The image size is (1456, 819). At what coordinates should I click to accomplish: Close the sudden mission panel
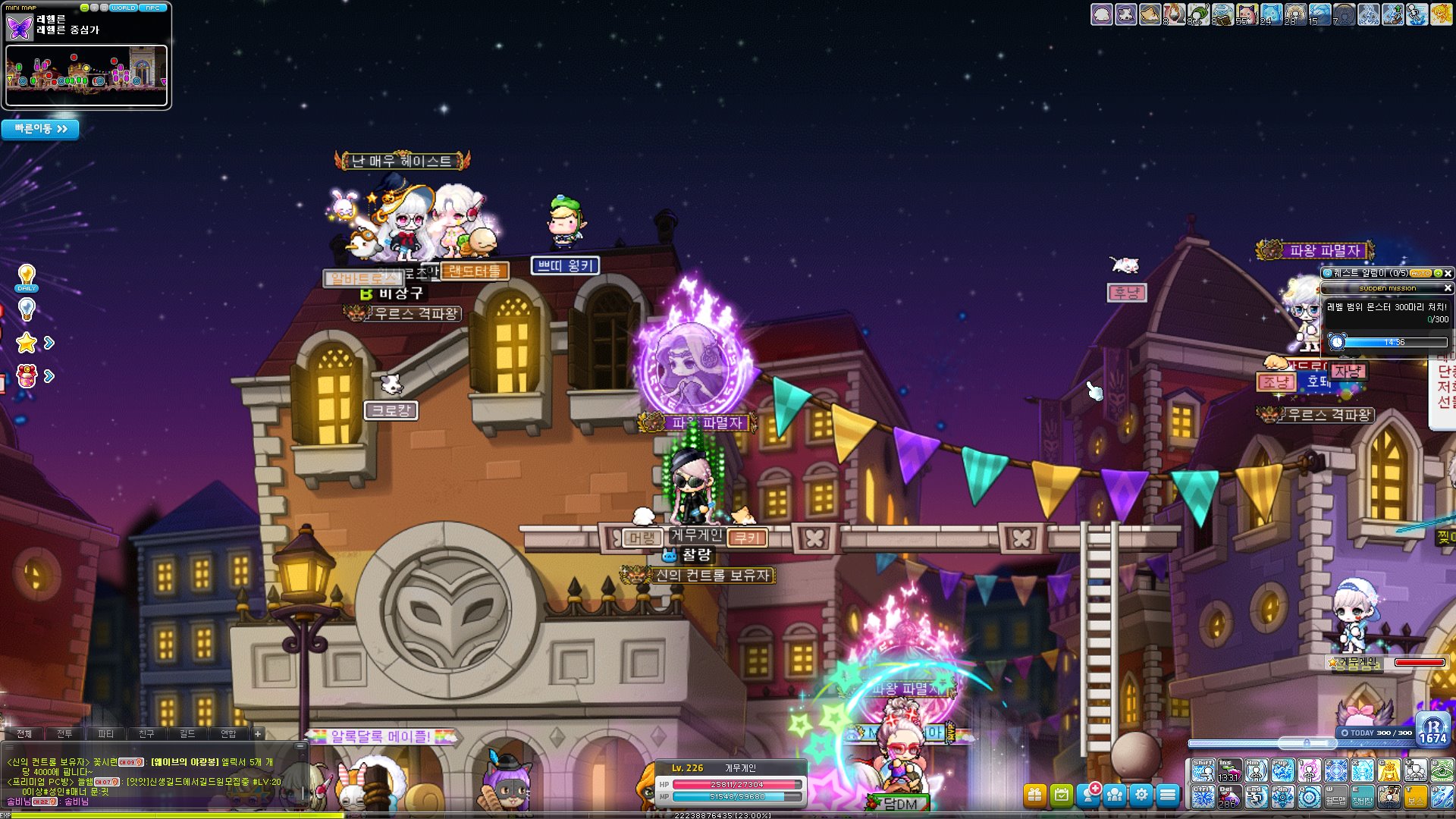pyautogui.click(x=1447, y=288)
